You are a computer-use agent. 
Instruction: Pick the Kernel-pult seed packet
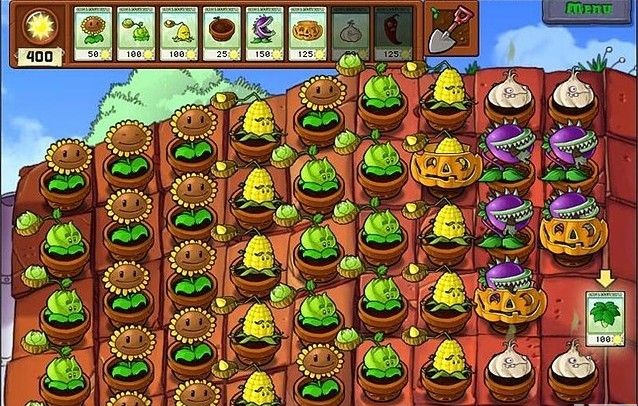[179, 34]
